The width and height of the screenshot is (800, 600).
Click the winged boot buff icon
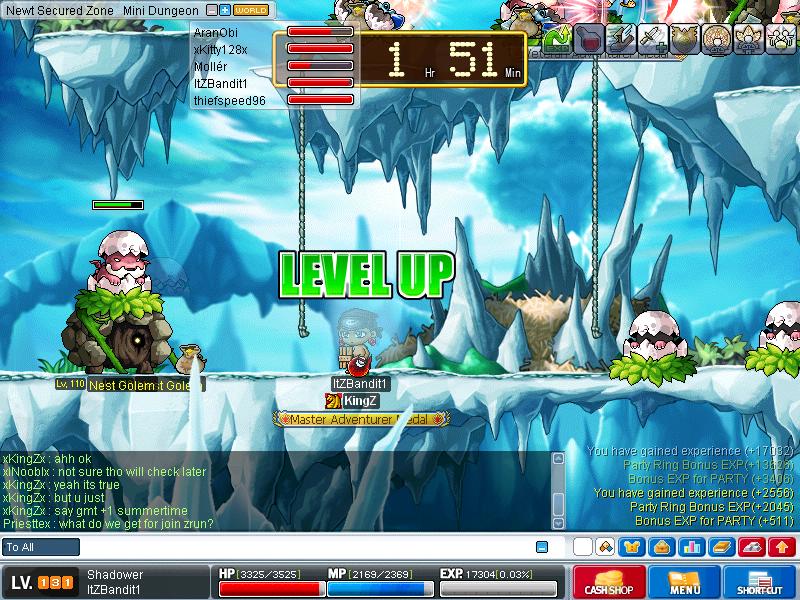pos(623,38)
